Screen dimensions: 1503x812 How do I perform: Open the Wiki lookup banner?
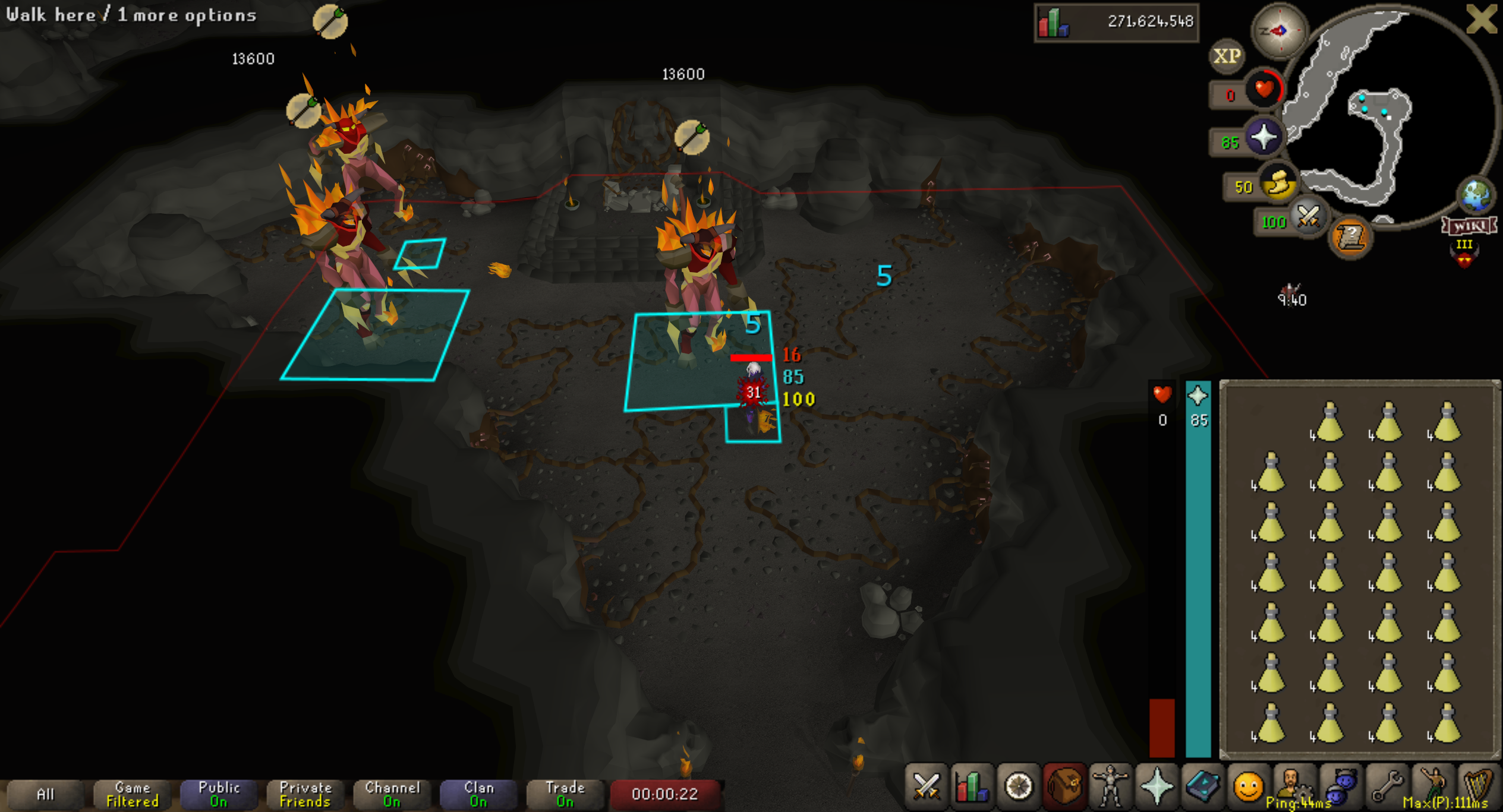(1469, 226)
